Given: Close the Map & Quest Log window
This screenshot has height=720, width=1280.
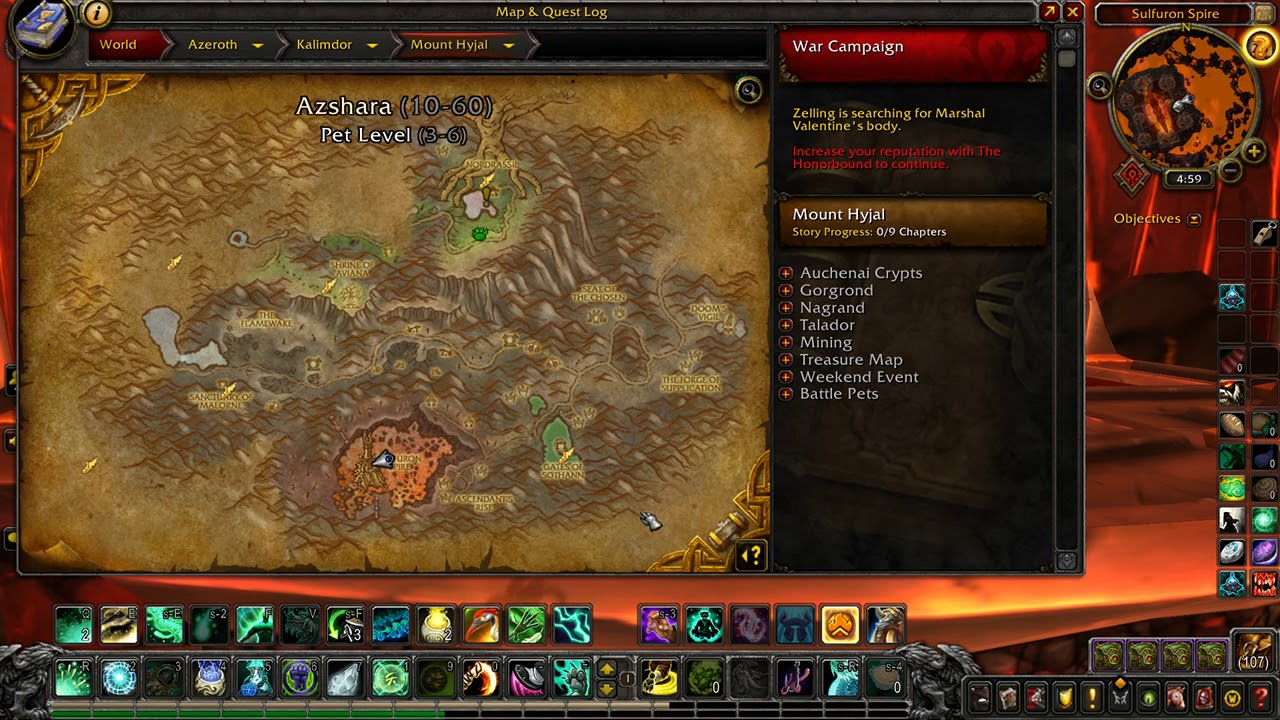Looking at the screenshot, I should tap(1072, 12).
